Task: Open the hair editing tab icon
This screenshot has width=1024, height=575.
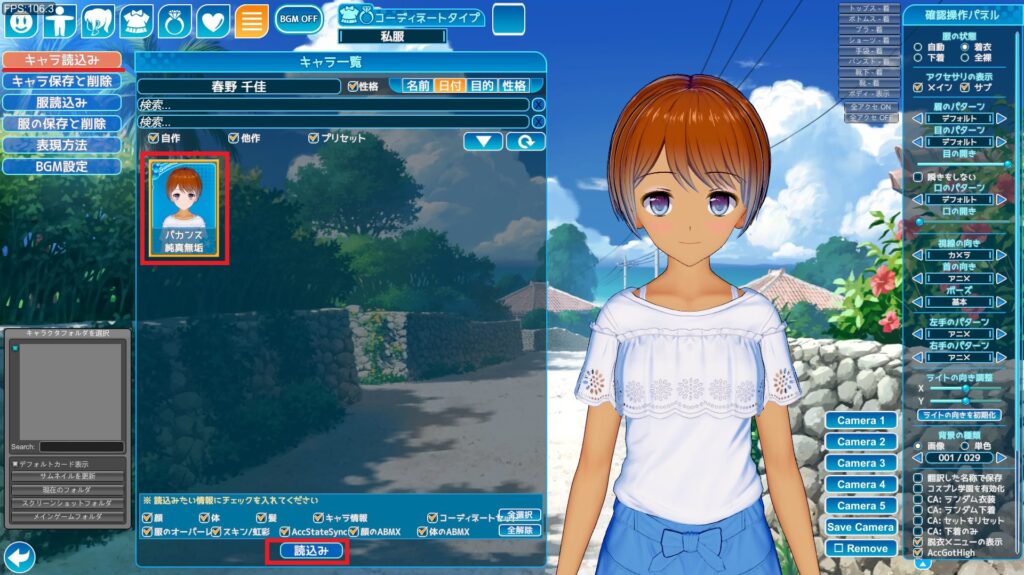Action: point(97,20)
